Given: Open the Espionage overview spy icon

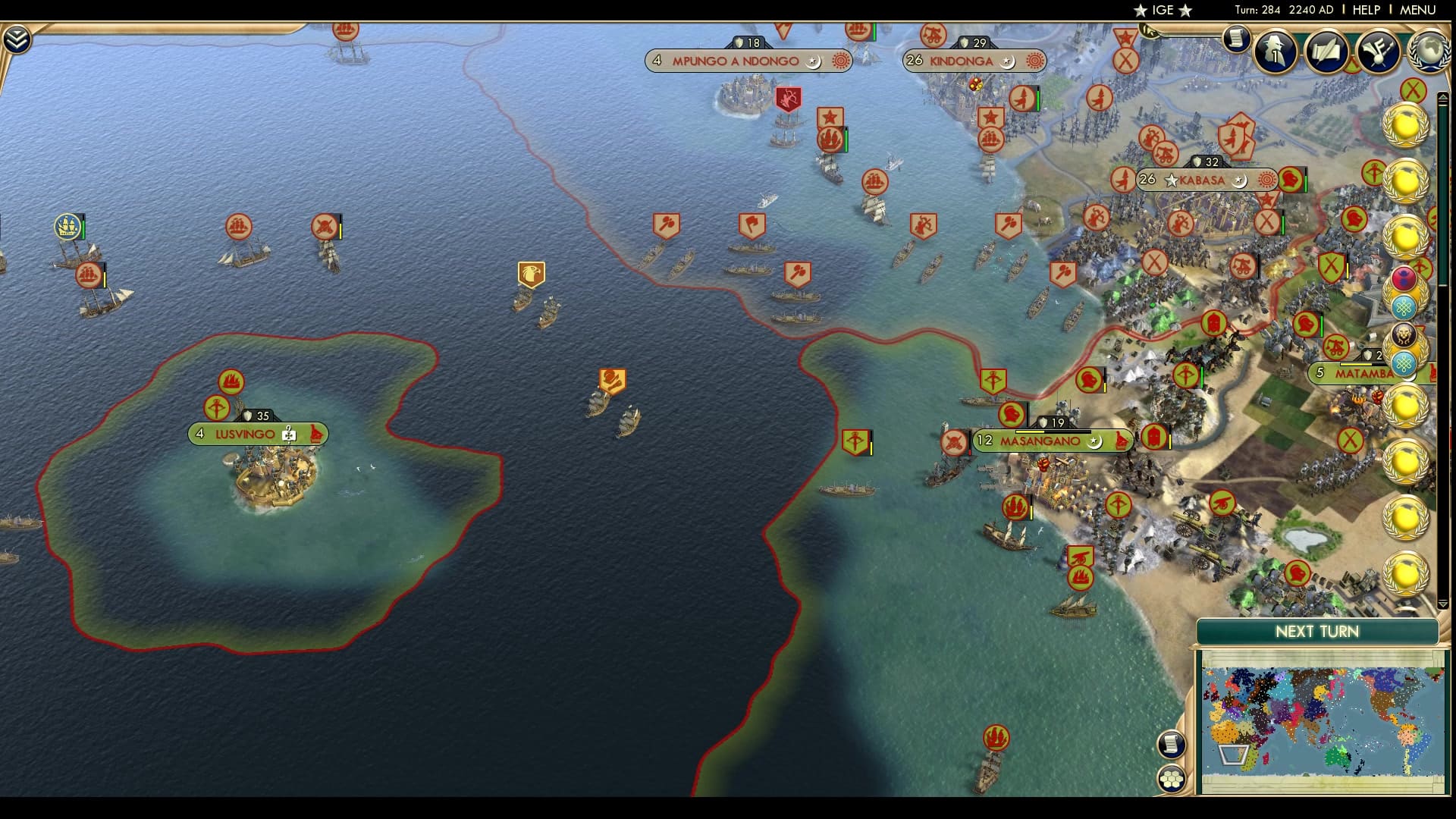Looking at the screenshot, I should click(1277, 53).
